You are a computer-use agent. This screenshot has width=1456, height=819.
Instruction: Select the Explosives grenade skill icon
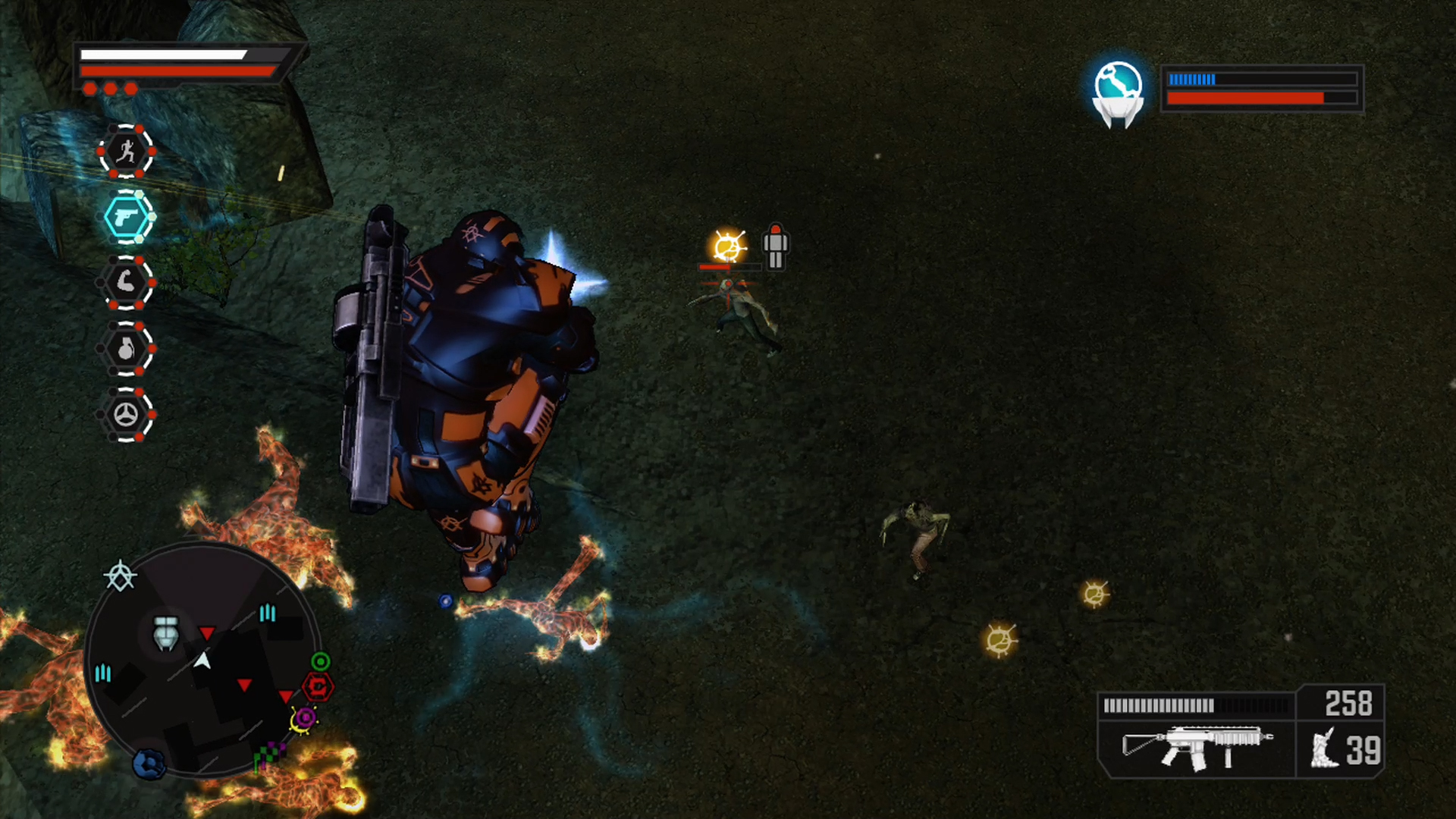coord(127,349)
